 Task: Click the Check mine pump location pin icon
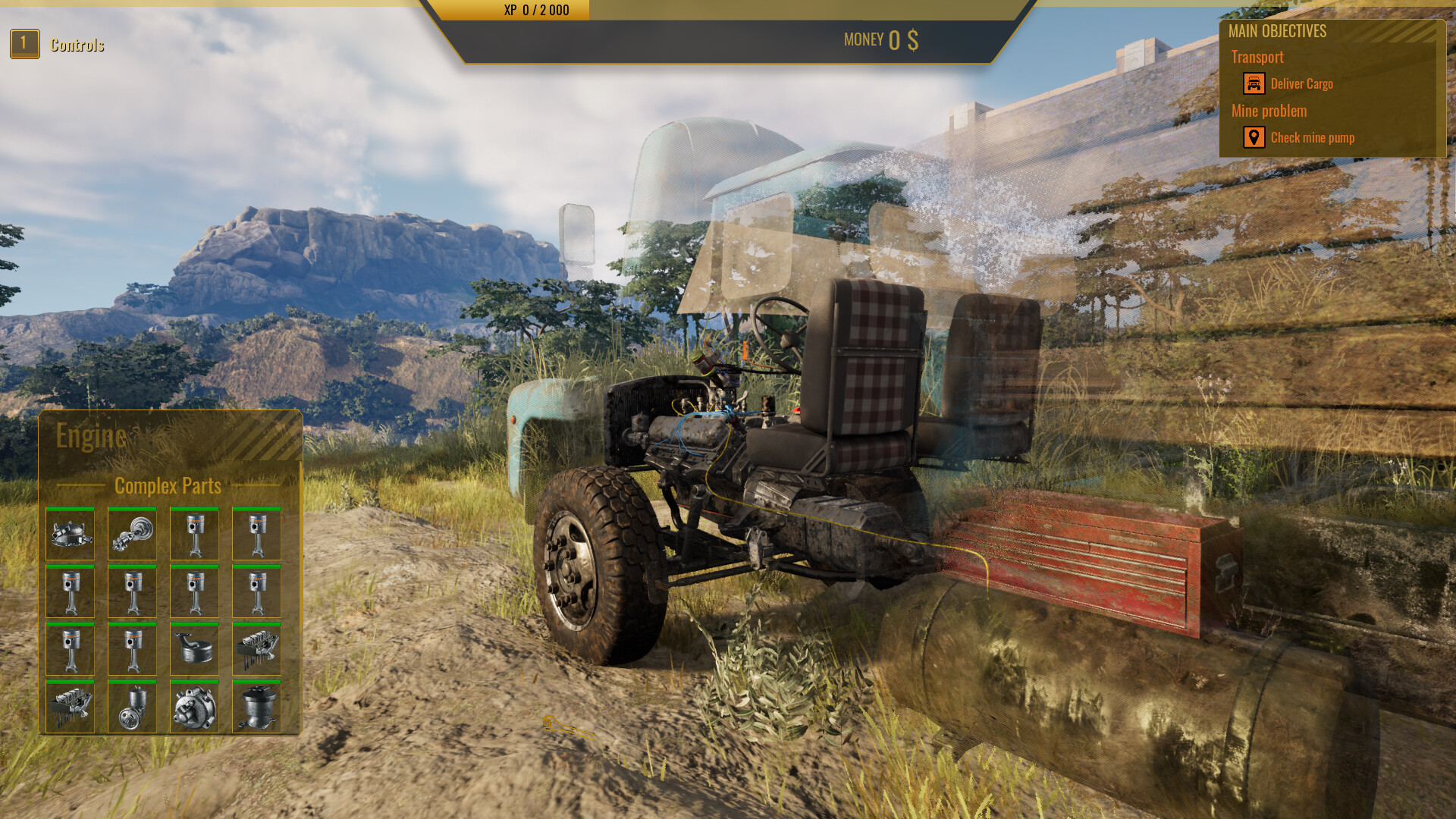(x=1255, y=137)
